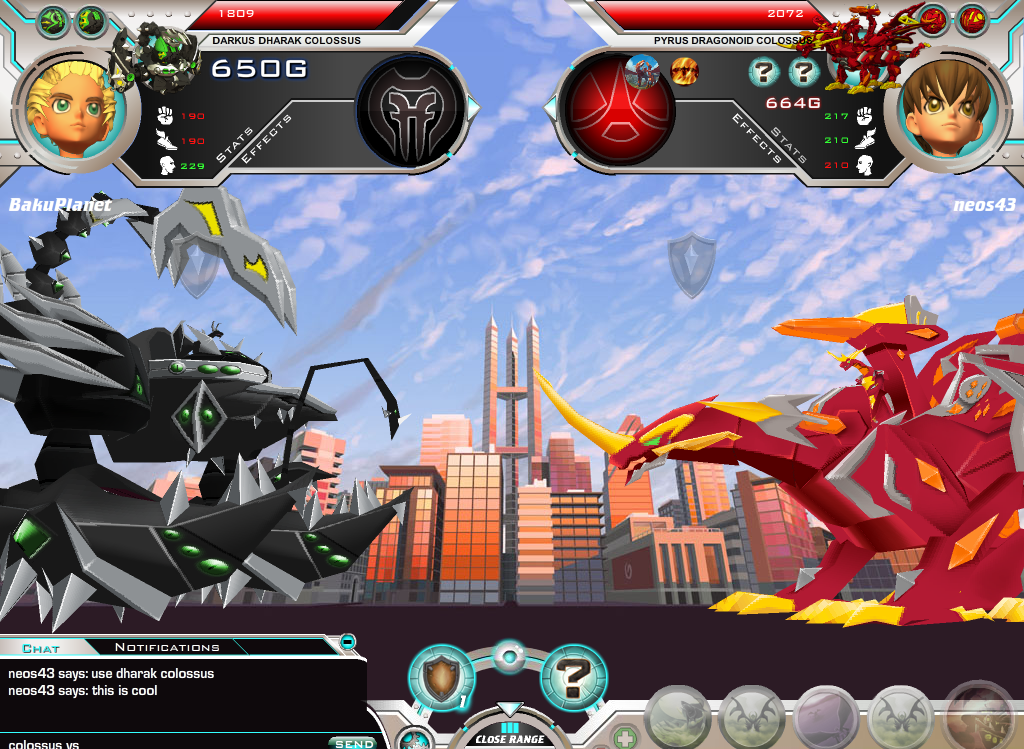Select the shield ability card

coord(440,679)
